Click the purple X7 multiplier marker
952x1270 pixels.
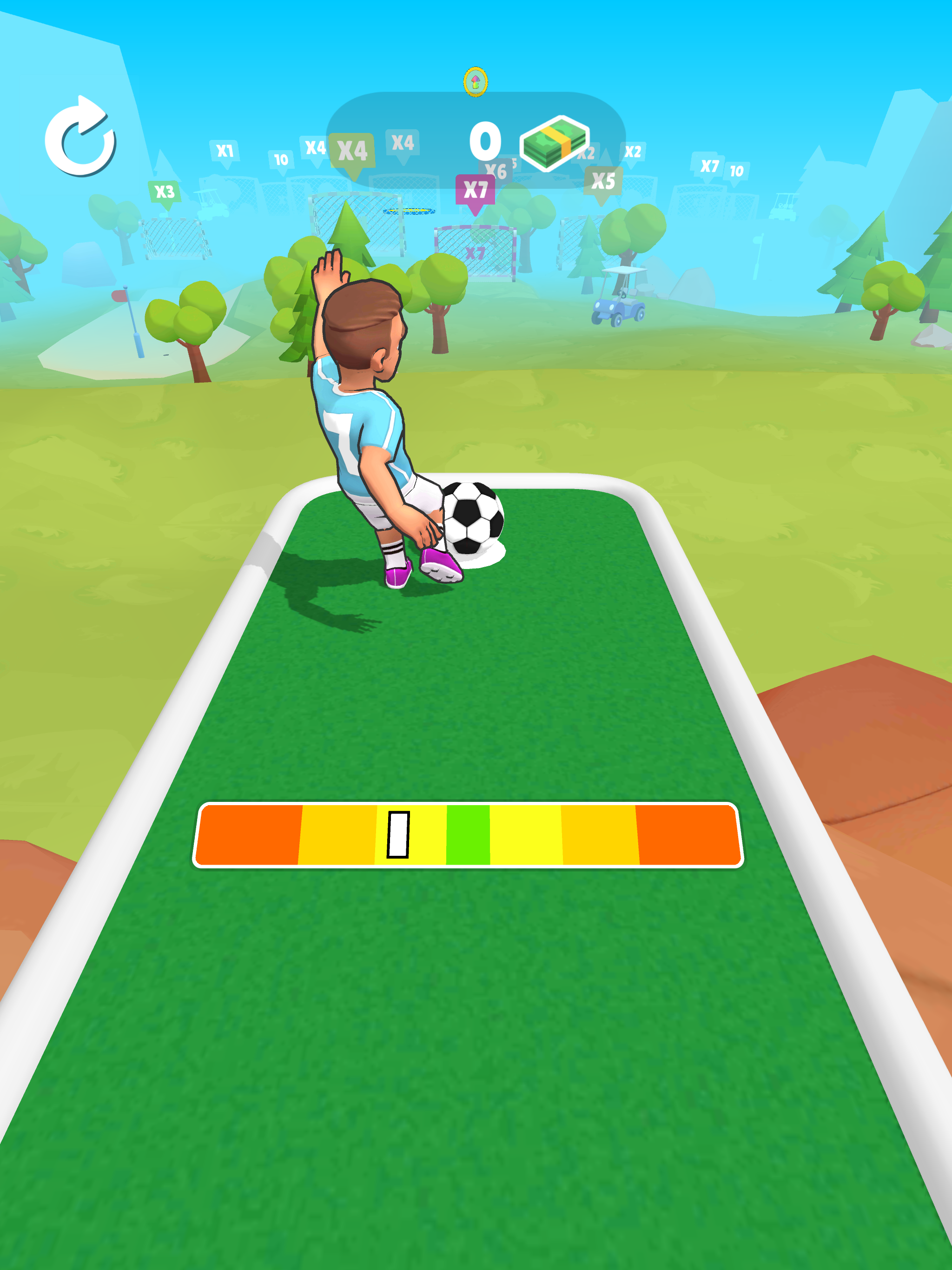point(476,188)
